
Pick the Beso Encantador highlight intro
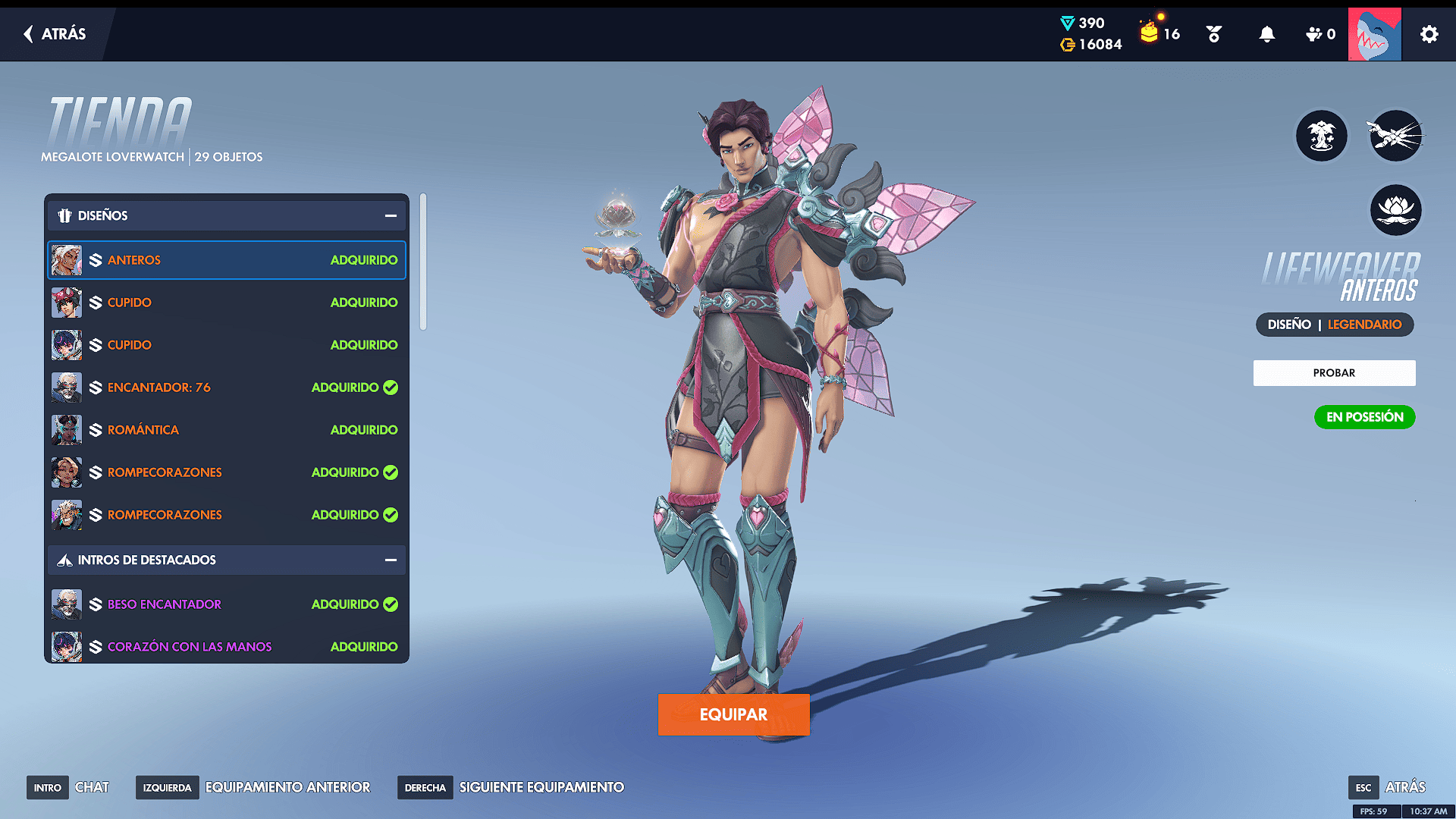tap(226, 604)
